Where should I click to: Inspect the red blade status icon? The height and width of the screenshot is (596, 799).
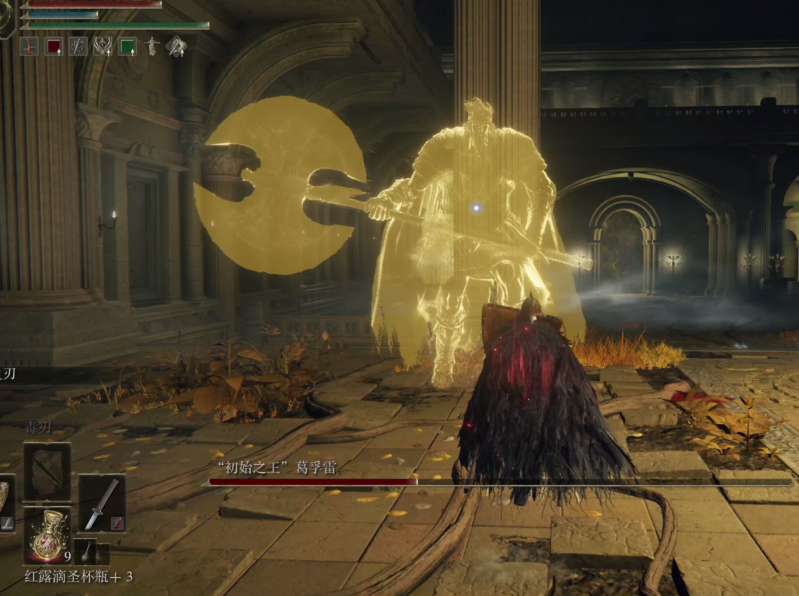pos(28,46)
